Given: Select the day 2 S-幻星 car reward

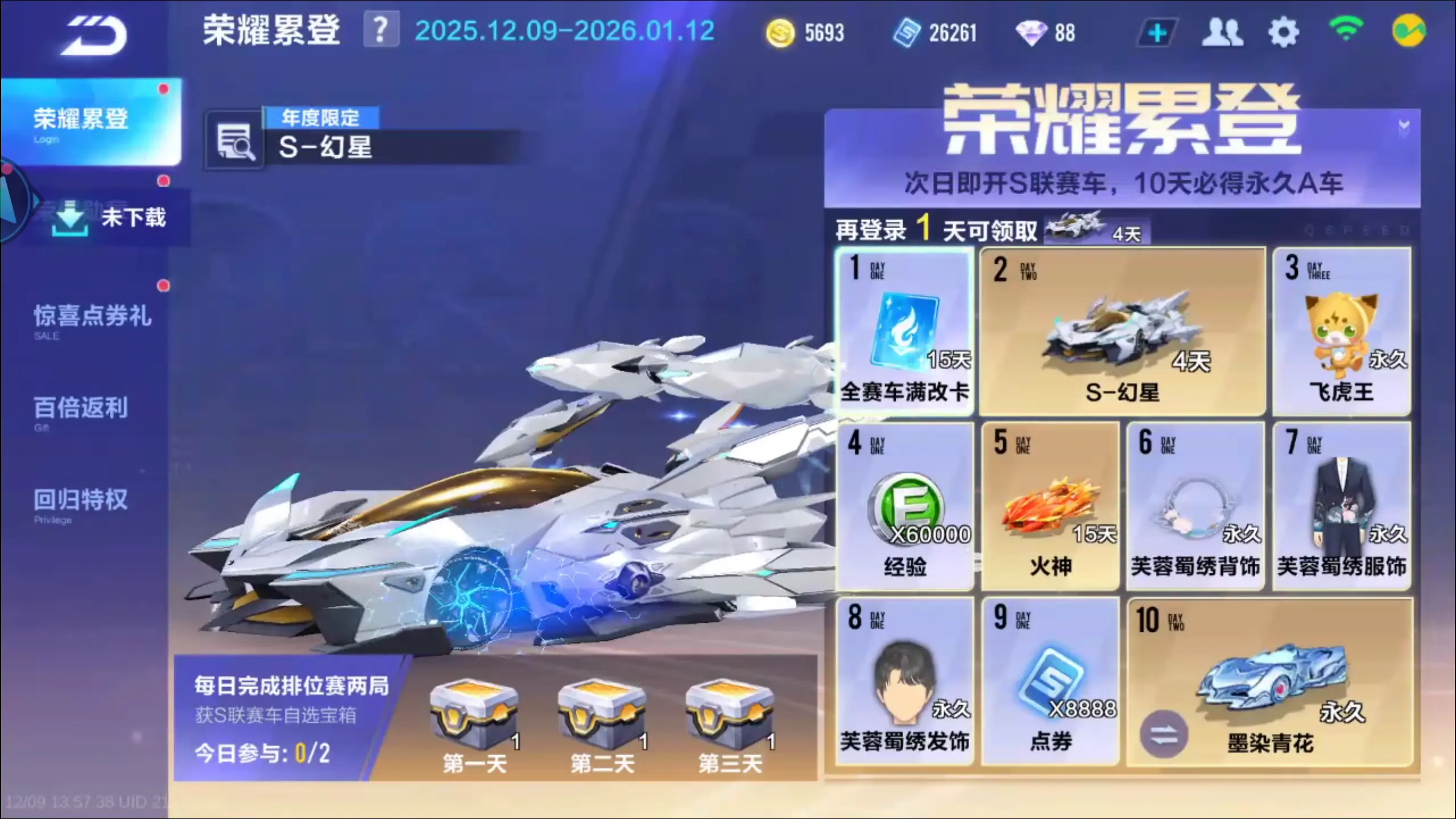Looking at the screenshot, I should pyautogui.click(x=1122, y=332).
